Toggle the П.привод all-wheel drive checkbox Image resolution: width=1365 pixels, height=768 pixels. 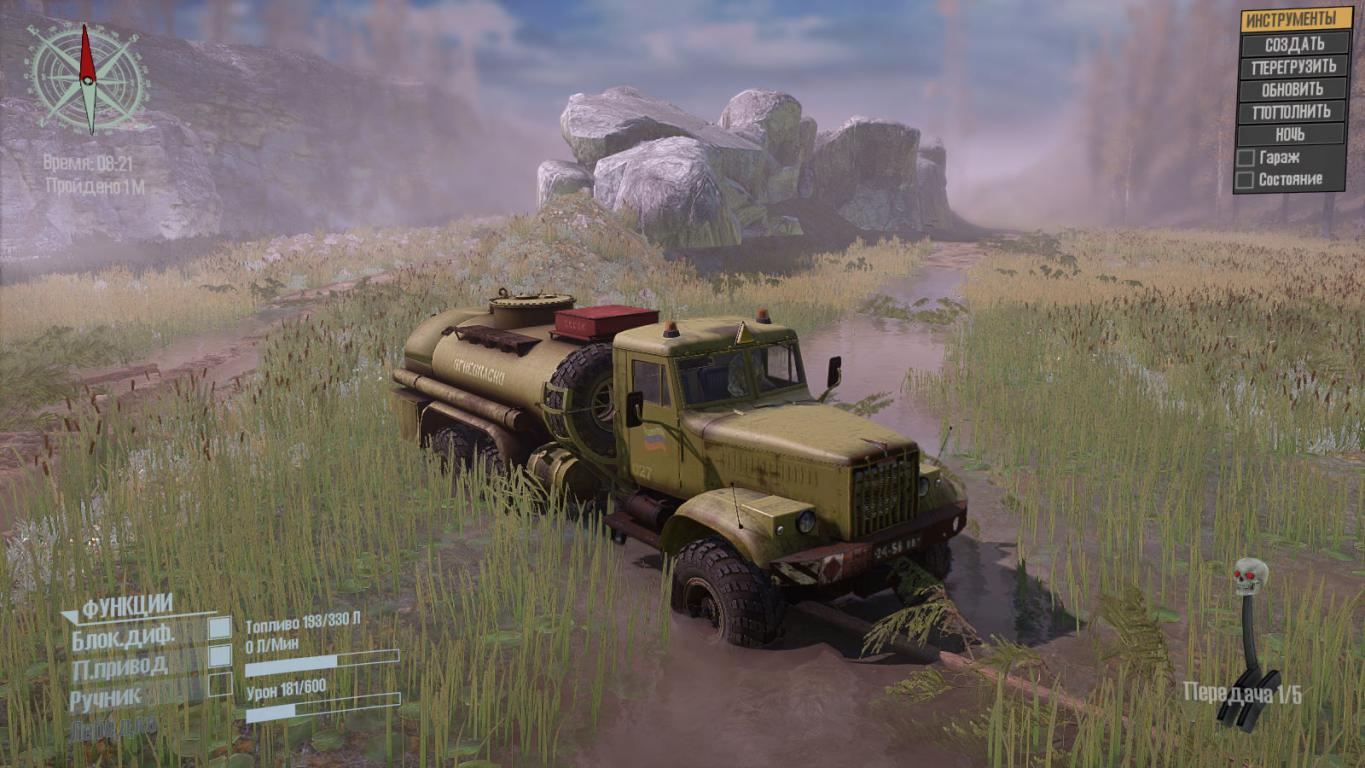coord(219,656)
